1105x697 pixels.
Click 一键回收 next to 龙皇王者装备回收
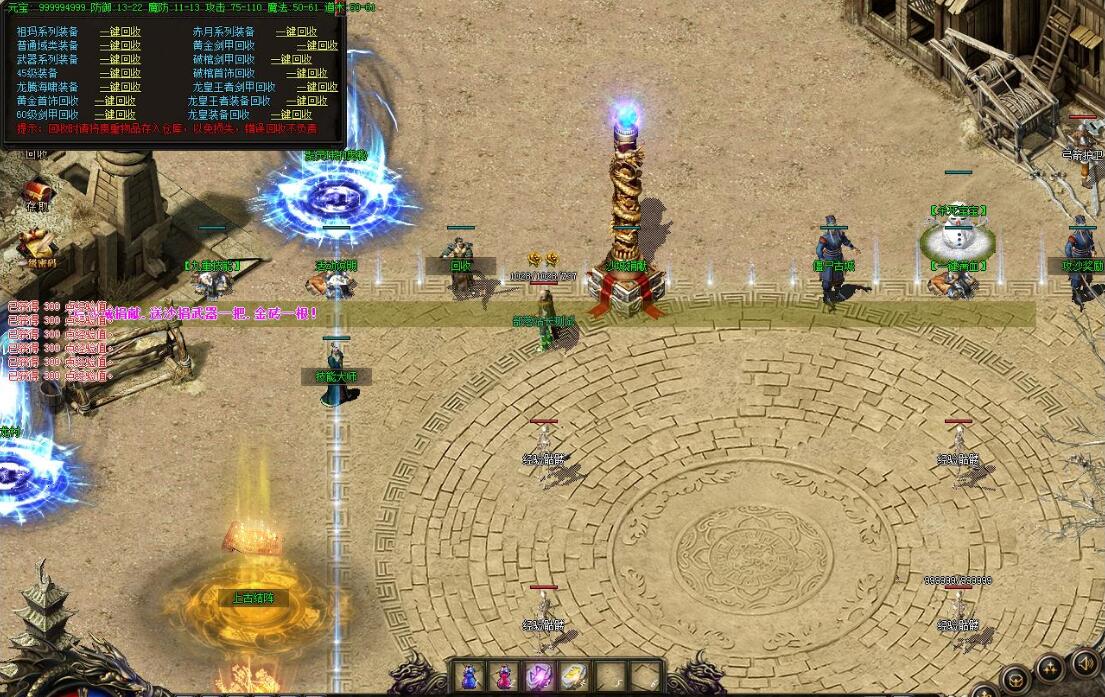click(306, 101)
